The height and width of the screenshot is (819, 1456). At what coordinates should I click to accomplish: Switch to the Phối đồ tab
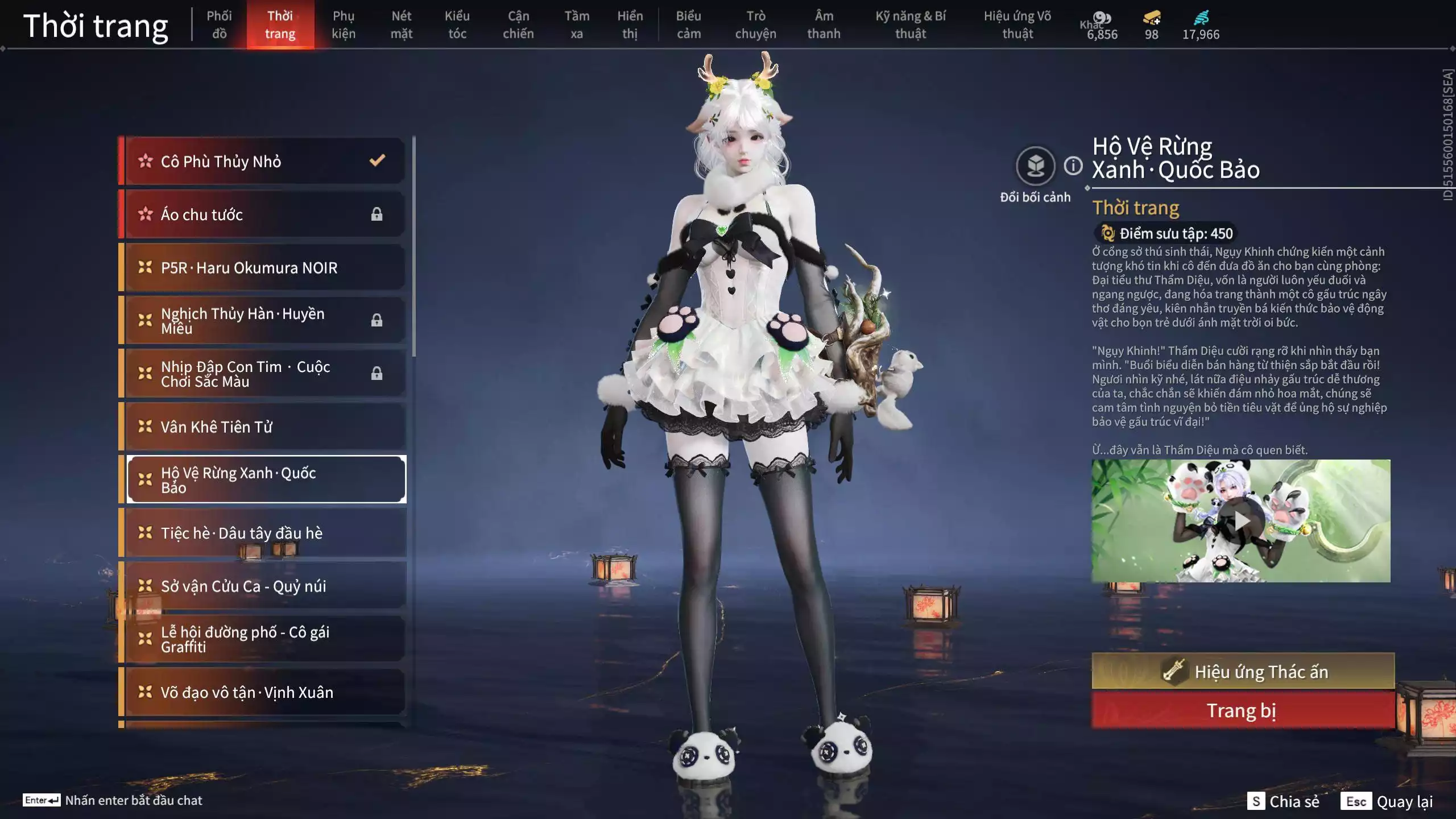(x=219, y=24)
